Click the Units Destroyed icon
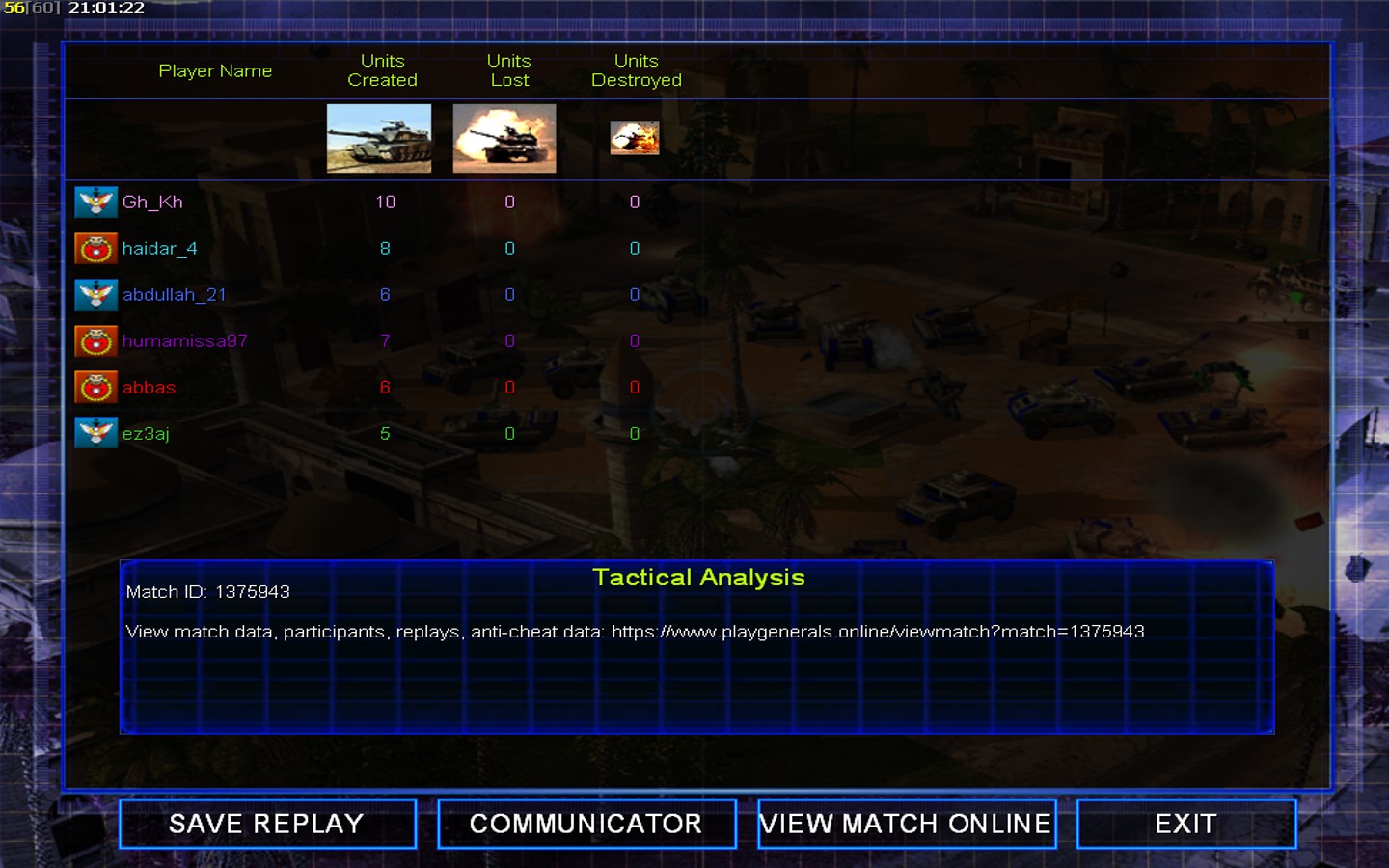The height and width of the screenshot is (868, 1389). (635, 138)
